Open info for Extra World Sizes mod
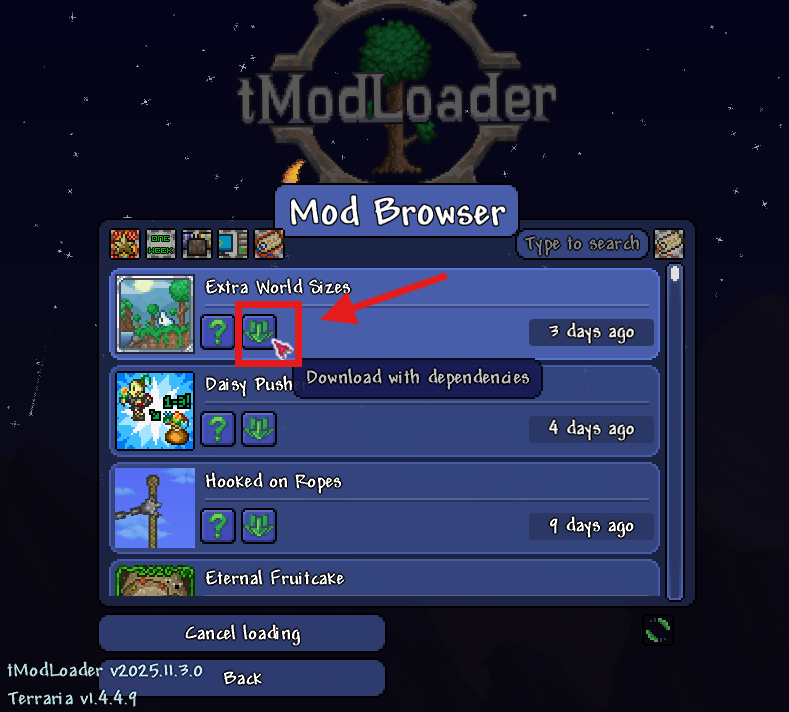The image size is (789, 712). click(218, 331)
